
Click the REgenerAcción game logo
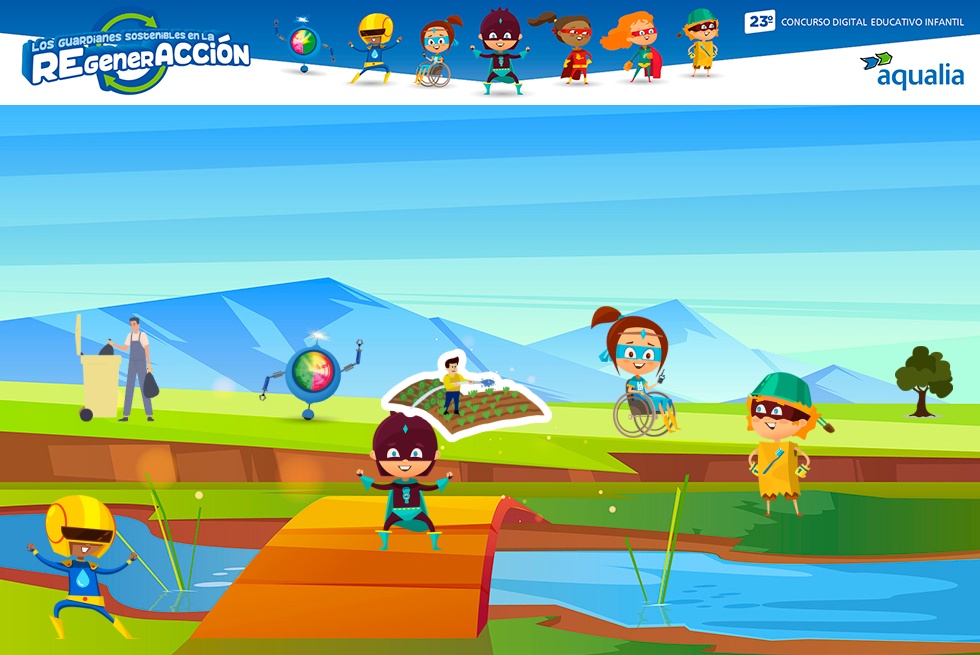coord(137,54)
